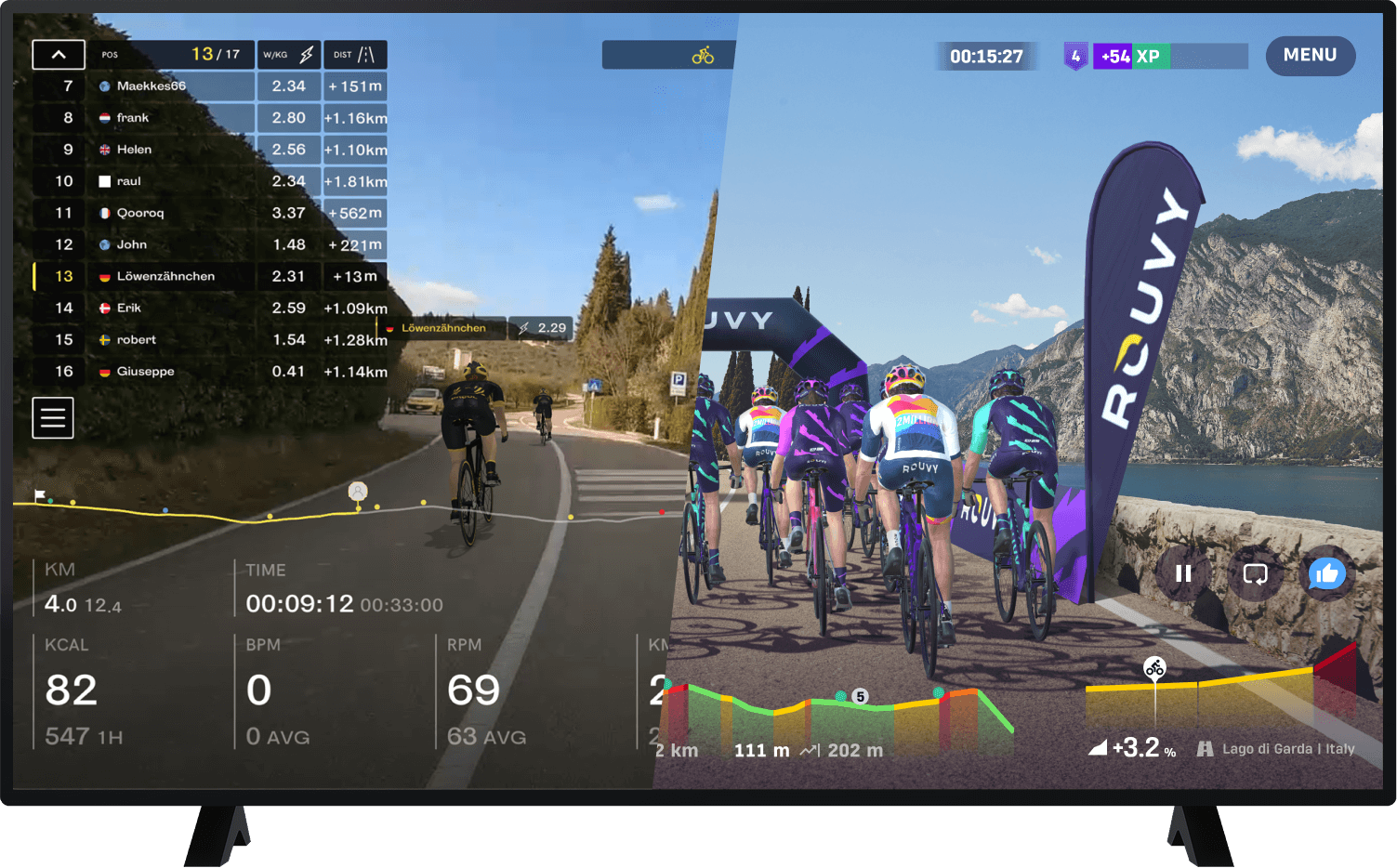Open the MENU button
1397x868 pixels.
(1310, 56)
